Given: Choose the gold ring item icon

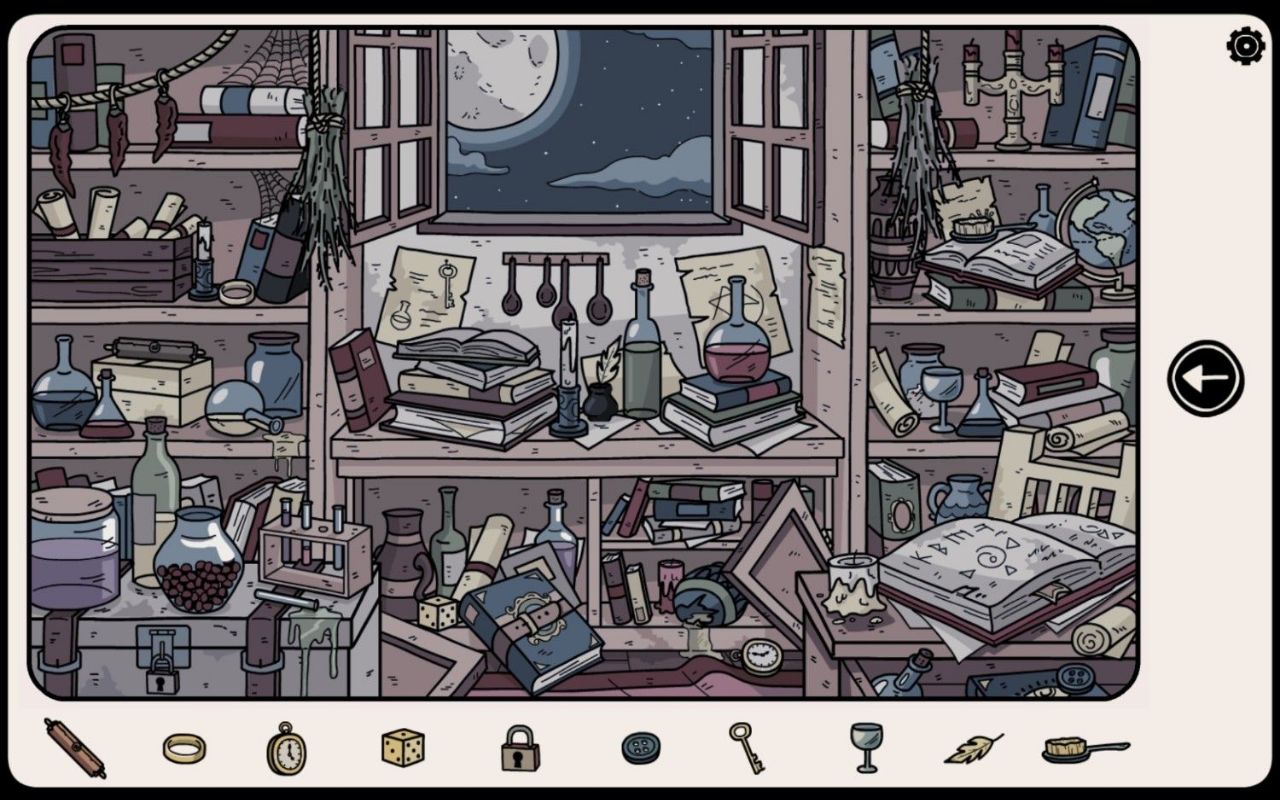Looking at the screenshot, I should click(x=184, y=748).
